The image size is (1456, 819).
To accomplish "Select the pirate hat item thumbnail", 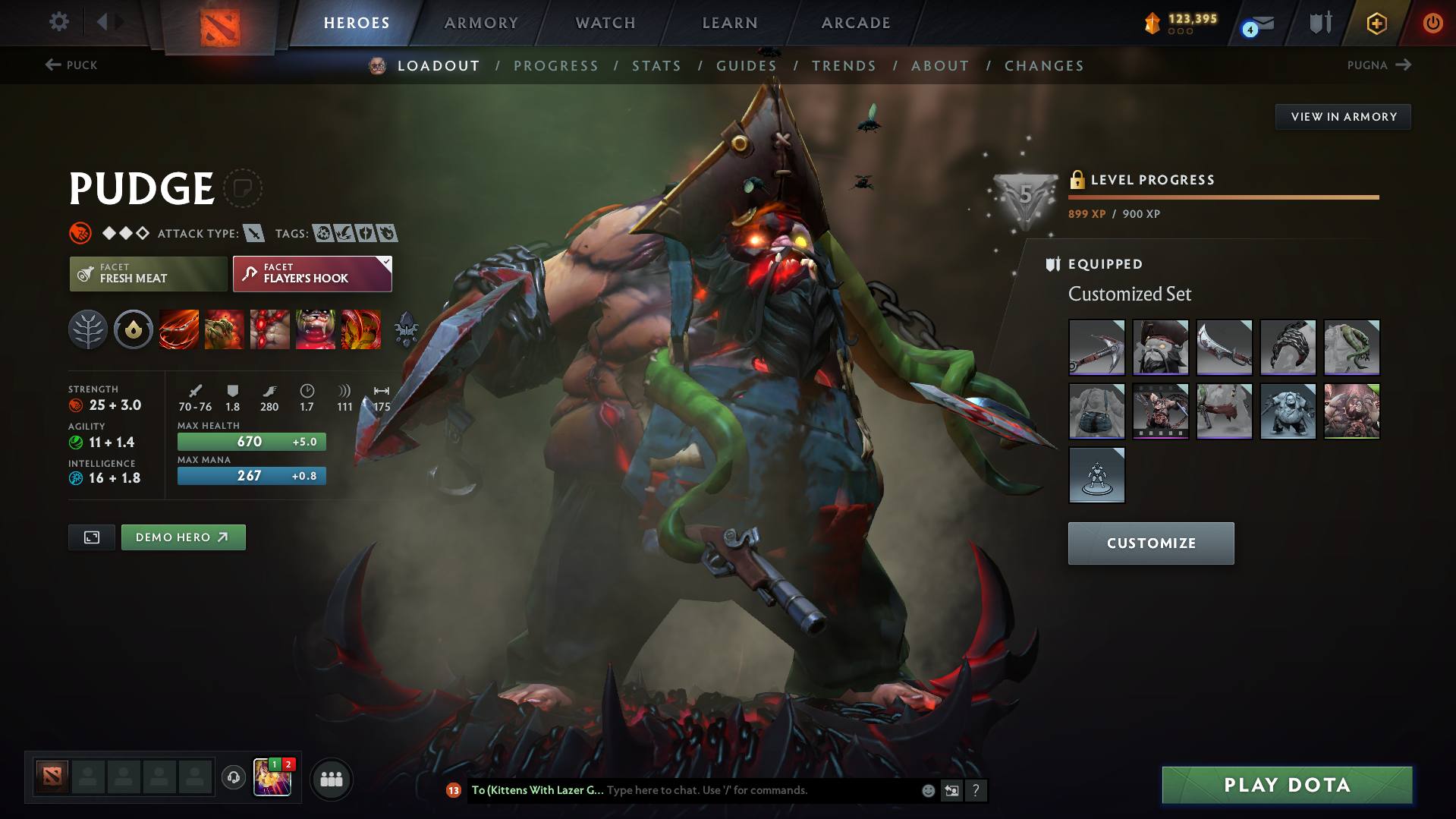I will tap(1160, 348).
